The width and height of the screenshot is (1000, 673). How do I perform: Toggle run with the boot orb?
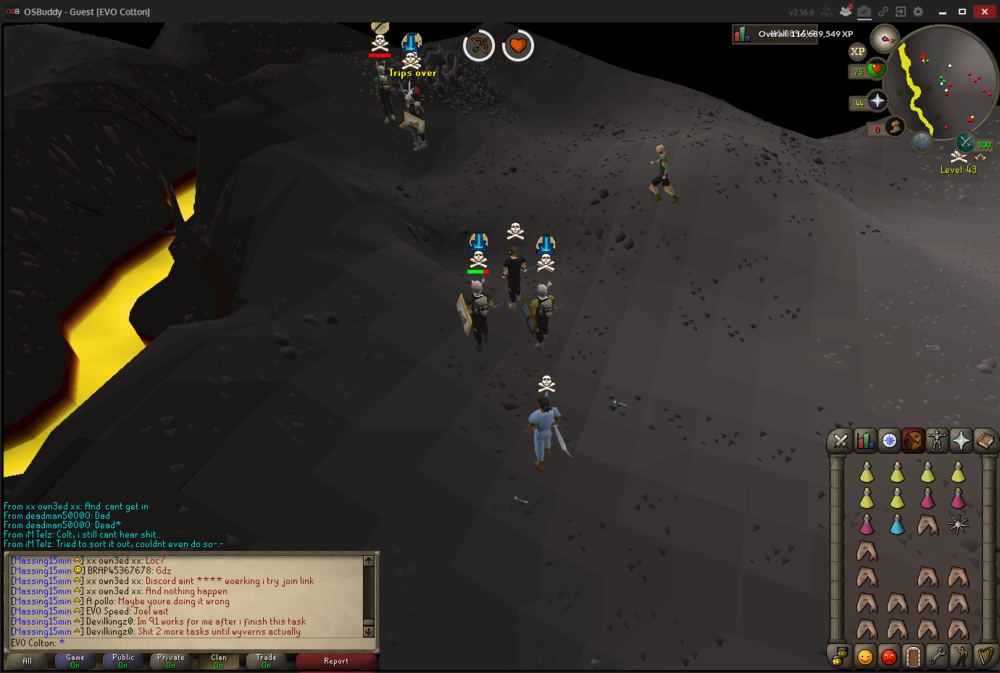(895, 126)
